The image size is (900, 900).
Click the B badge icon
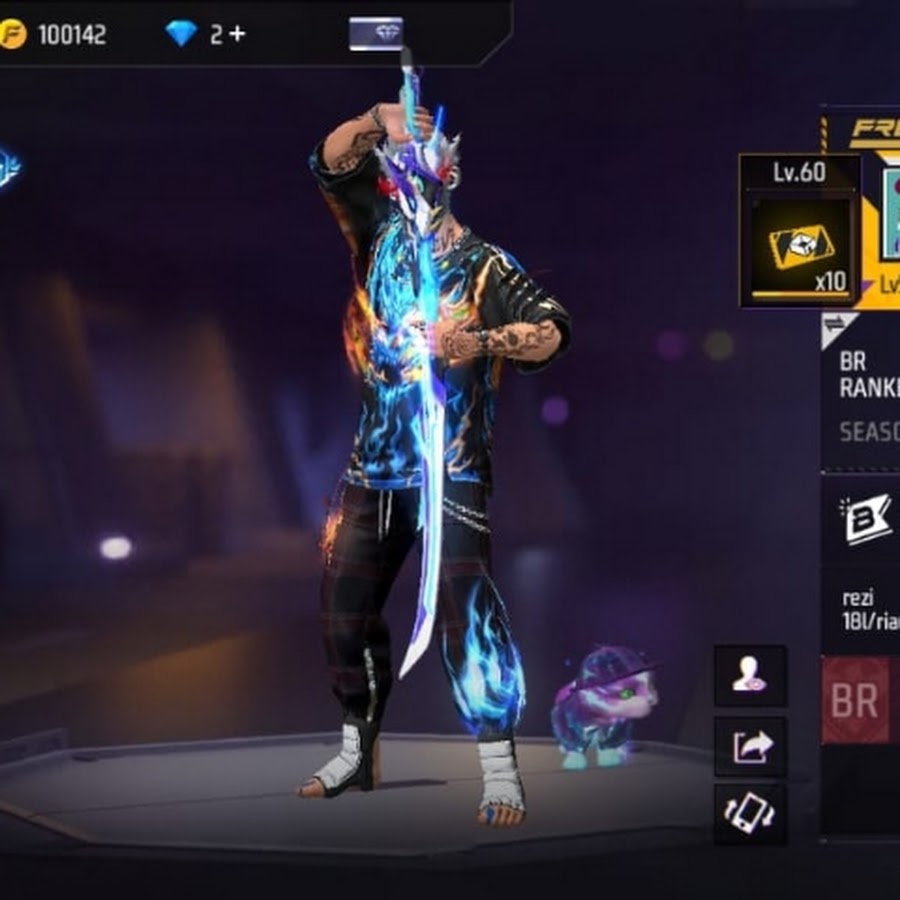(866, 519)
